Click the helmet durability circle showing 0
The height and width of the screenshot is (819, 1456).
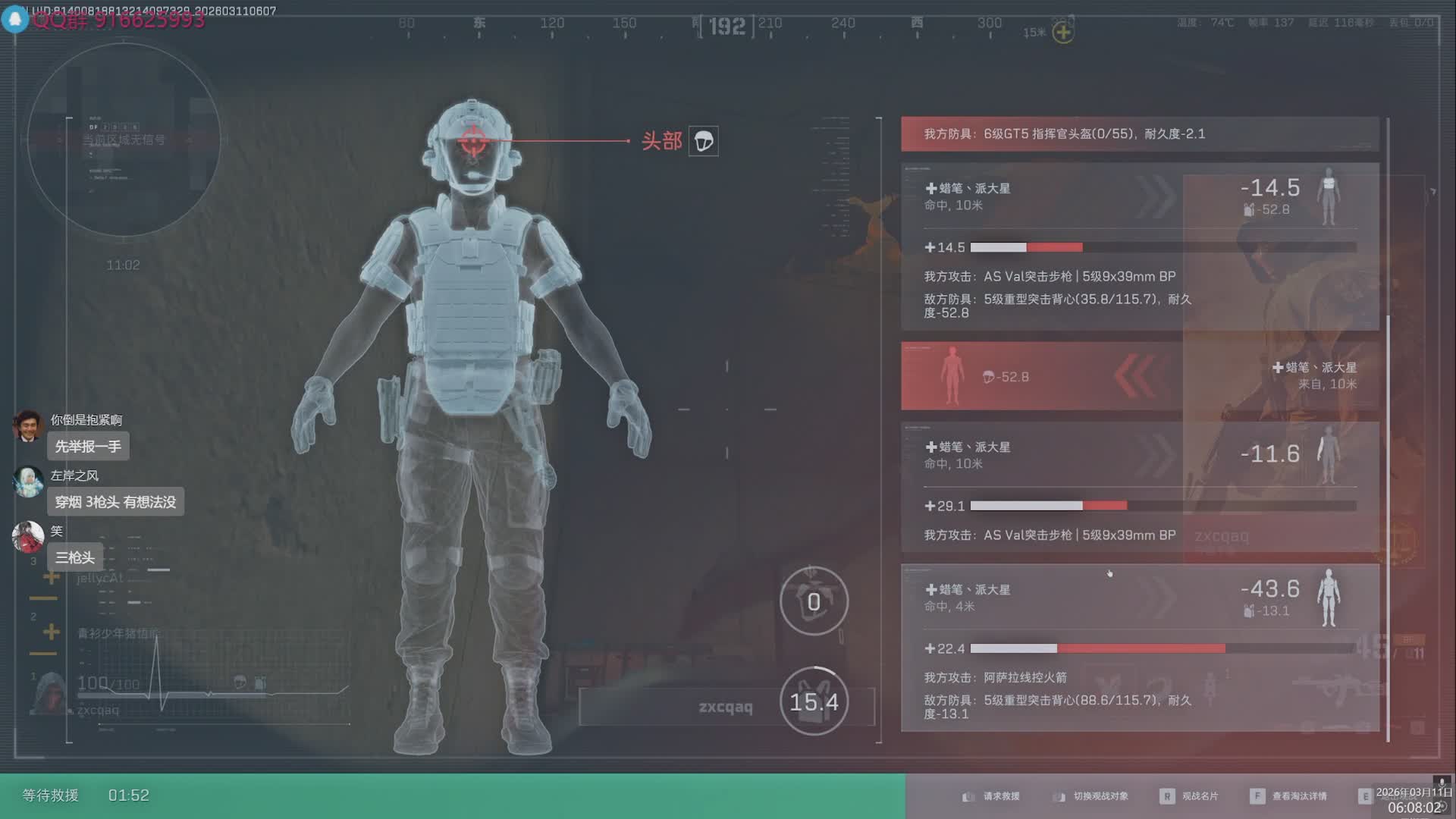[813, 601]
